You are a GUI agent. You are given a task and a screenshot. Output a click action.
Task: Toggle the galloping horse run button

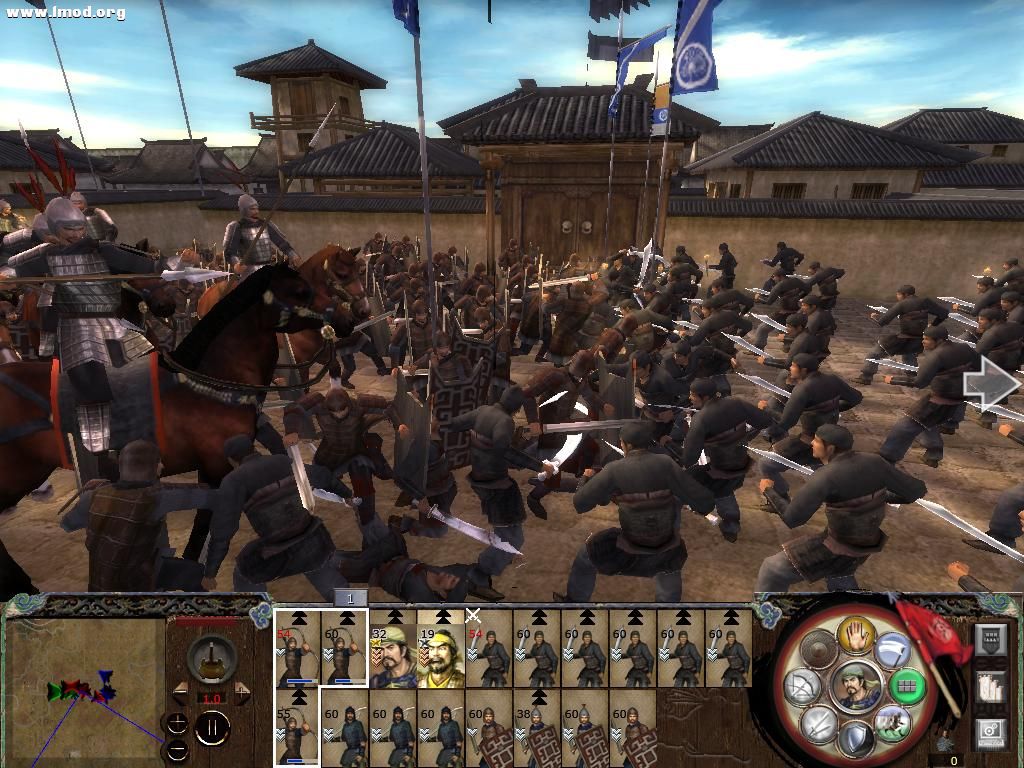[x=892, y=722]
